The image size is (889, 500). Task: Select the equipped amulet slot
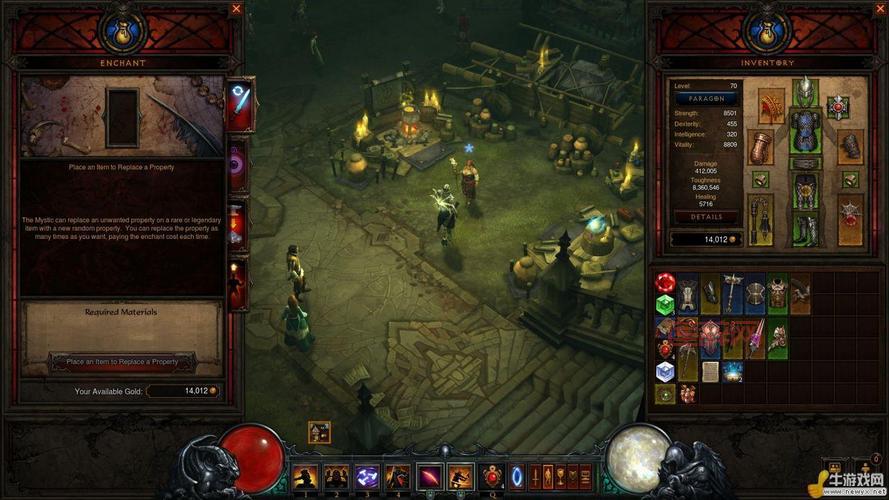[x=837, y=105]
